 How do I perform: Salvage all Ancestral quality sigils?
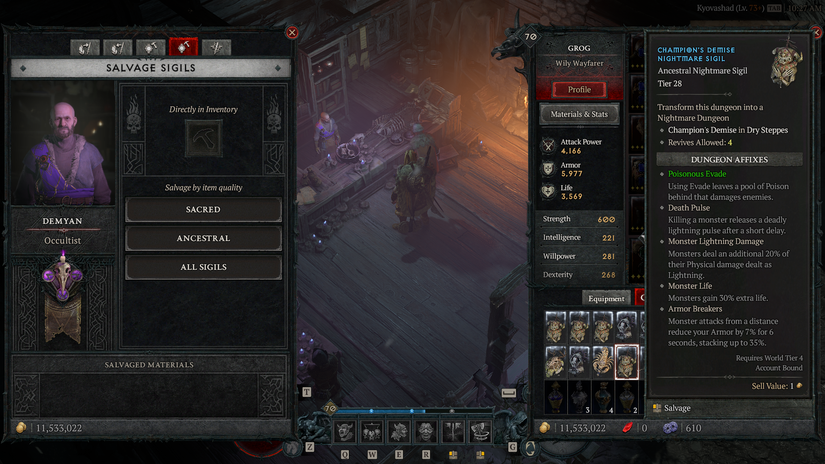[203, 239]
